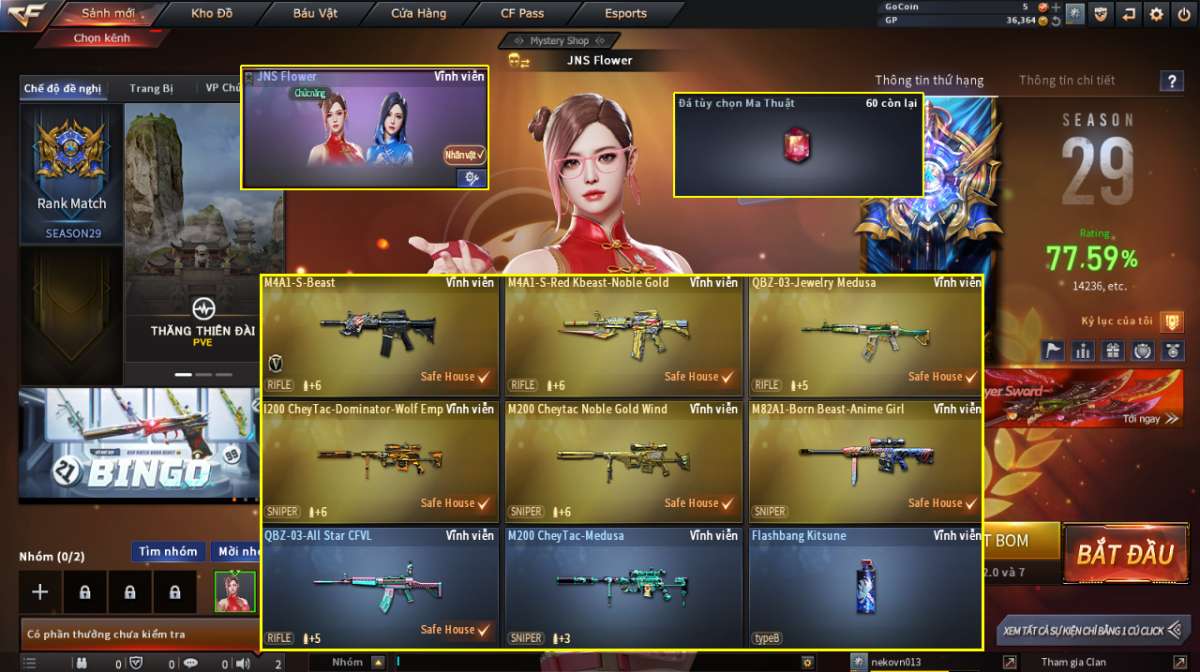1200x672 pixels.
Task: Open the settings gear icon
Action: [x=1157, y=14]
